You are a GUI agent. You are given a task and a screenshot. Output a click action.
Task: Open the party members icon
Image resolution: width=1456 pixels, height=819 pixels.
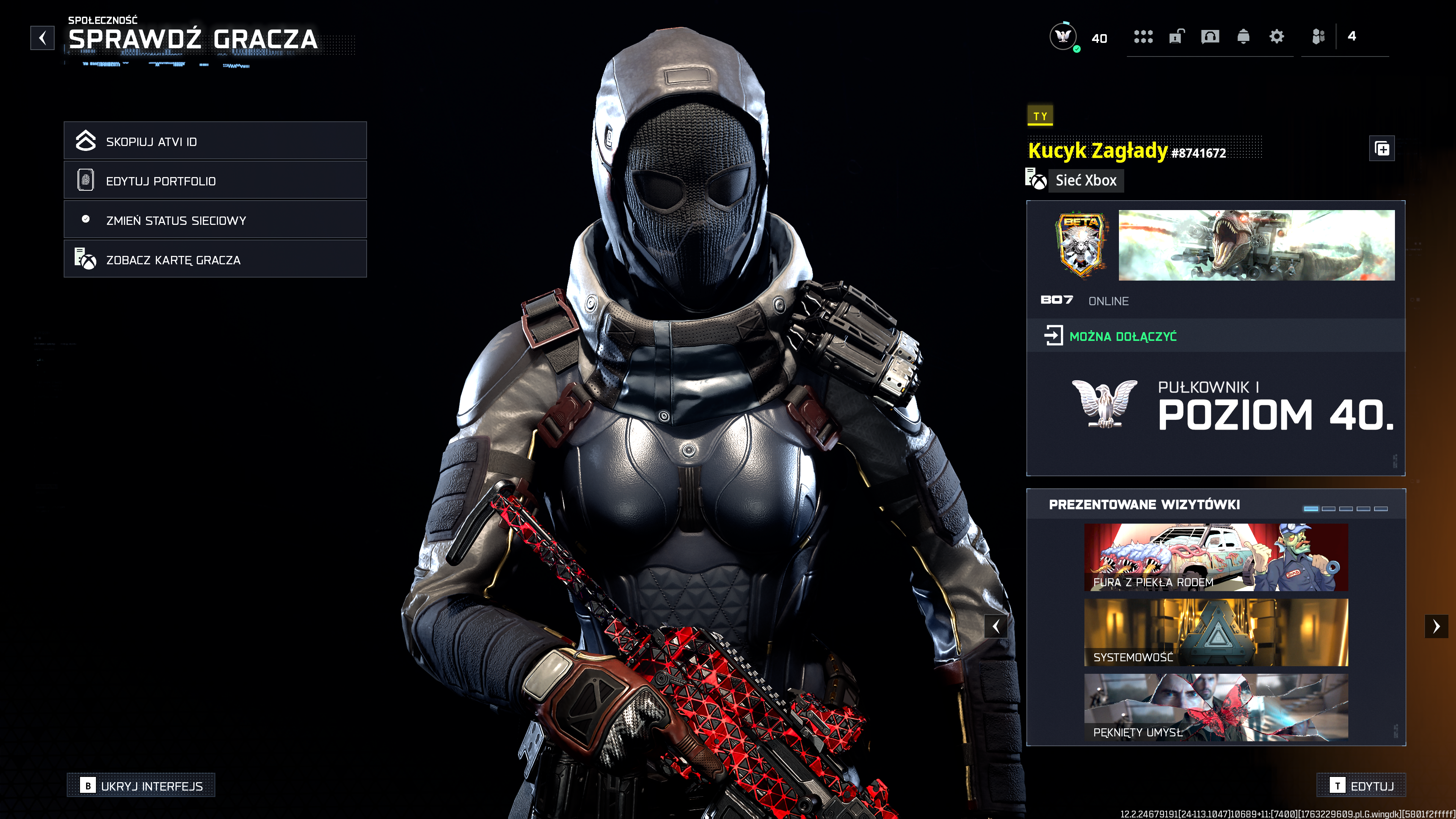pos(1318,37)
